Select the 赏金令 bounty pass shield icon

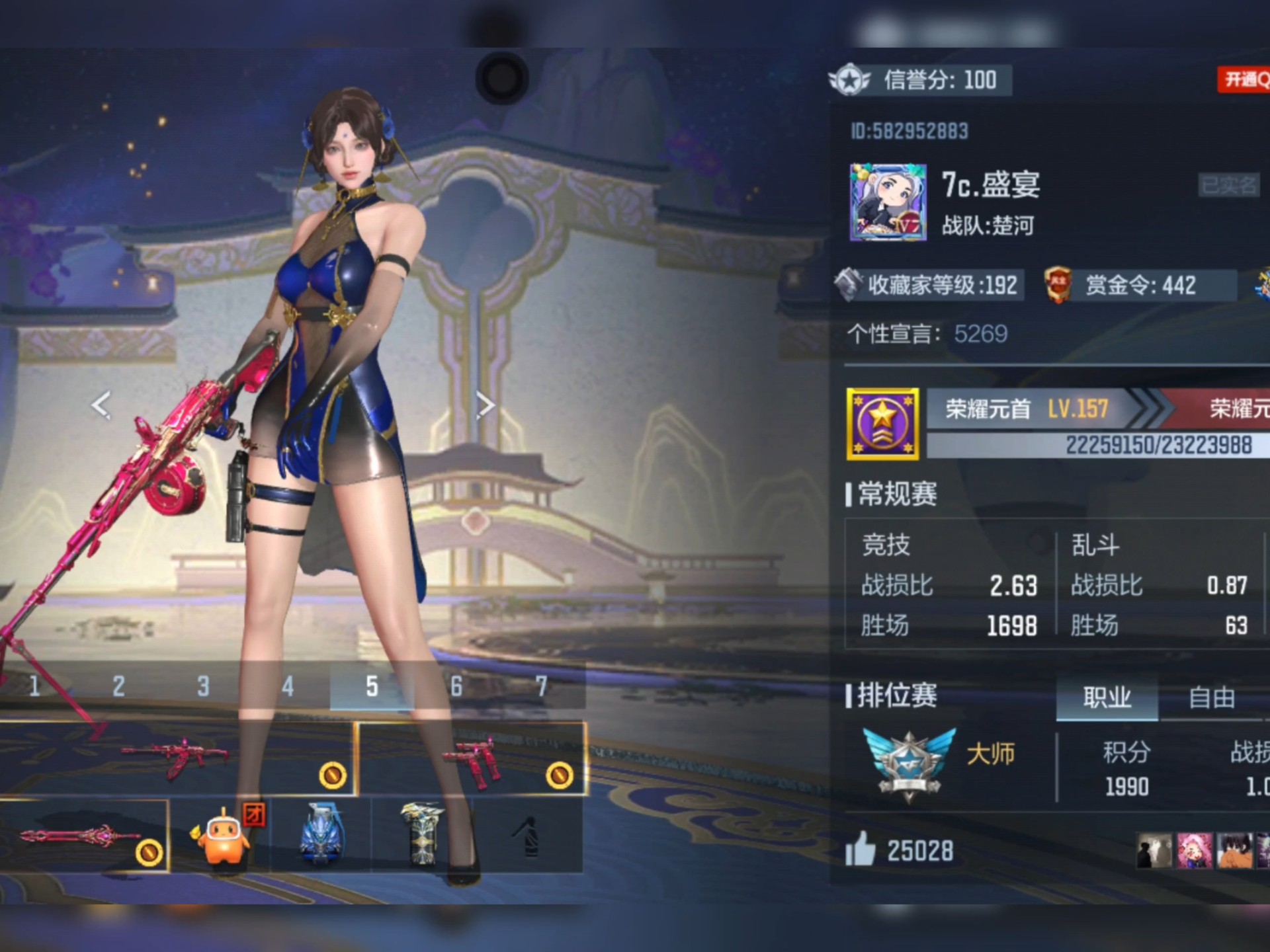pyautogui.click(x=1056, y=286)
